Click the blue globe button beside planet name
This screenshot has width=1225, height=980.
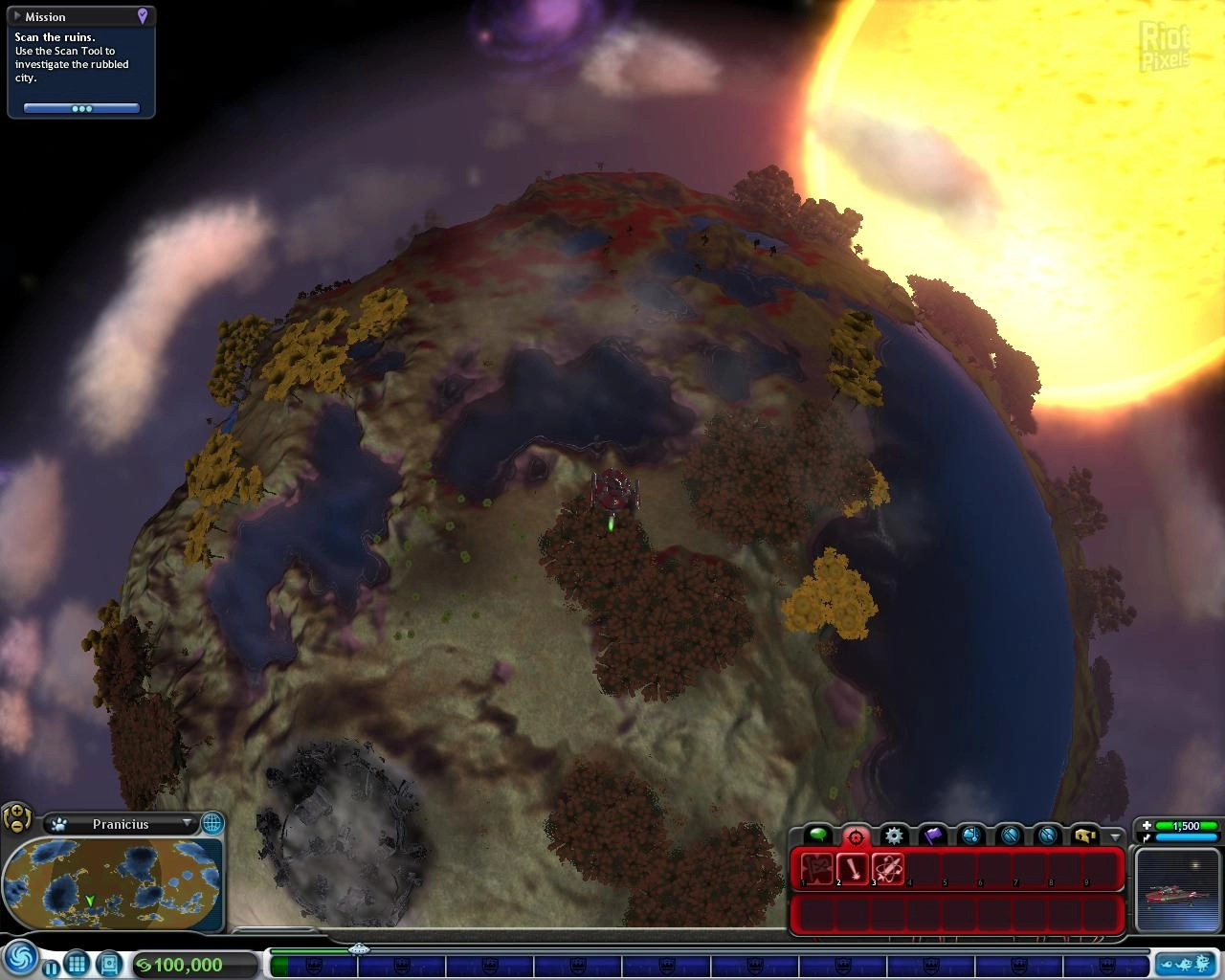(212, 822)
